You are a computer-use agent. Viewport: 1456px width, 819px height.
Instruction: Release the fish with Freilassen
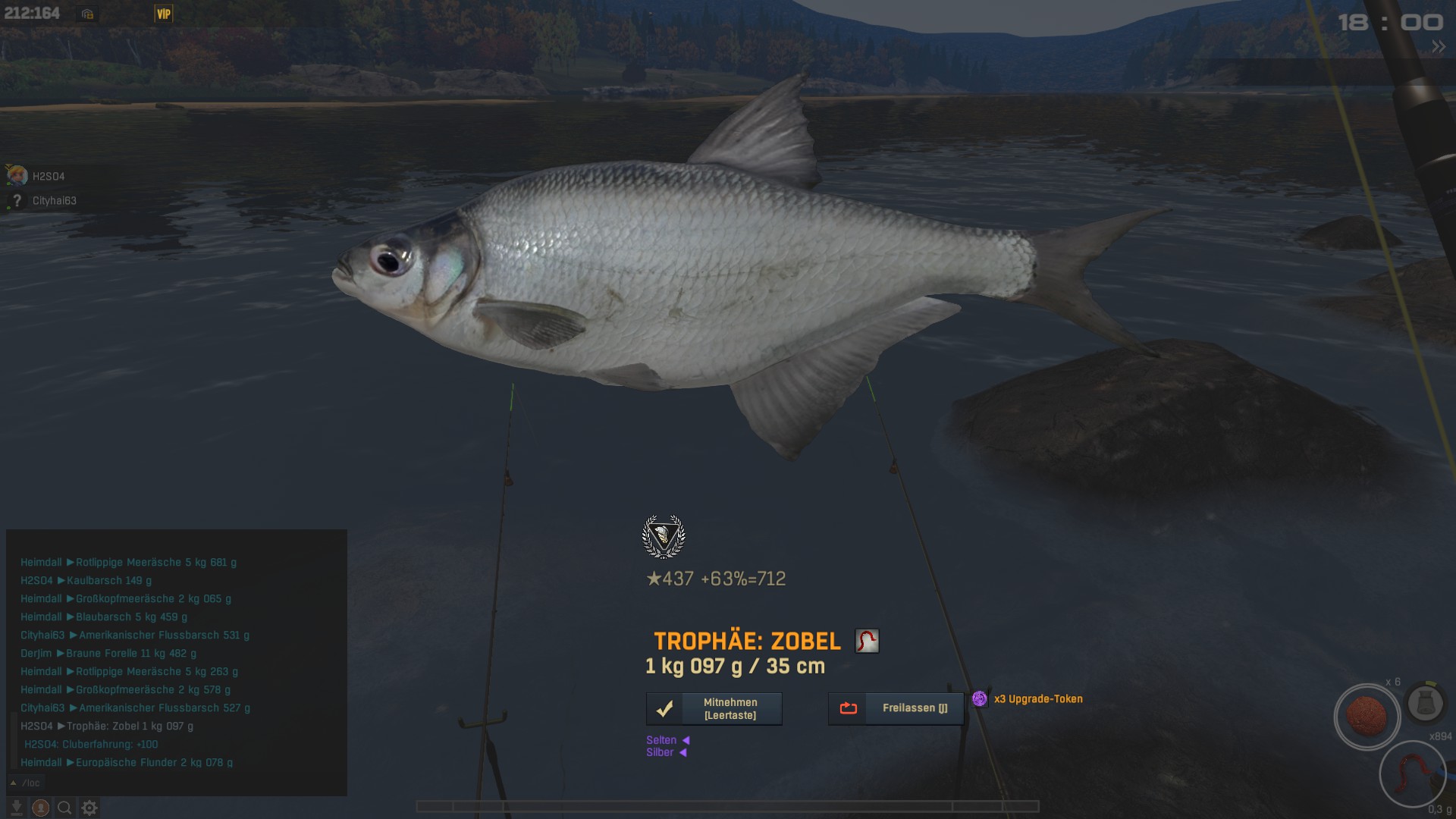[896, 708]
